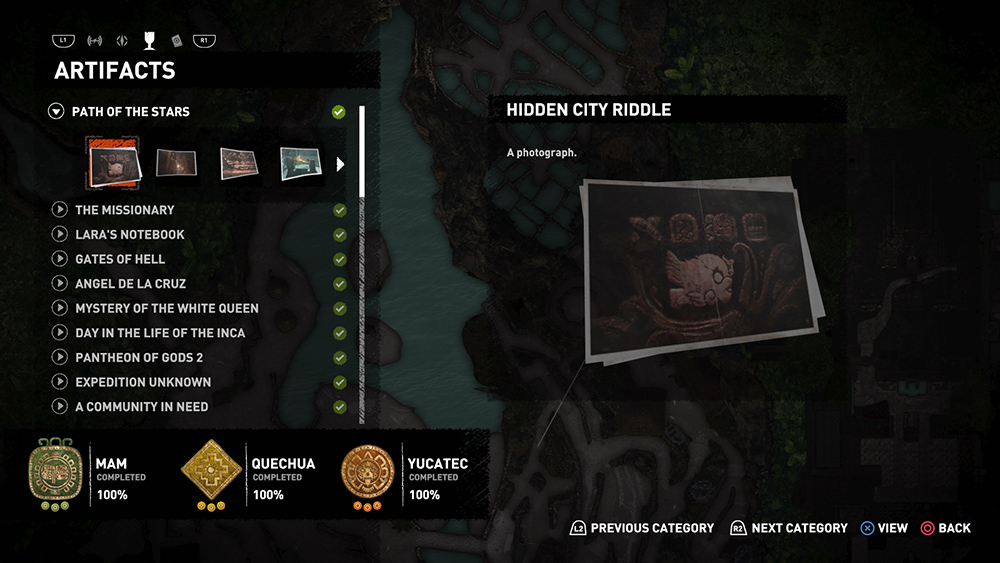Expand the Expedition Unknown collection
1000x563 pixels.
click(142, 382)
